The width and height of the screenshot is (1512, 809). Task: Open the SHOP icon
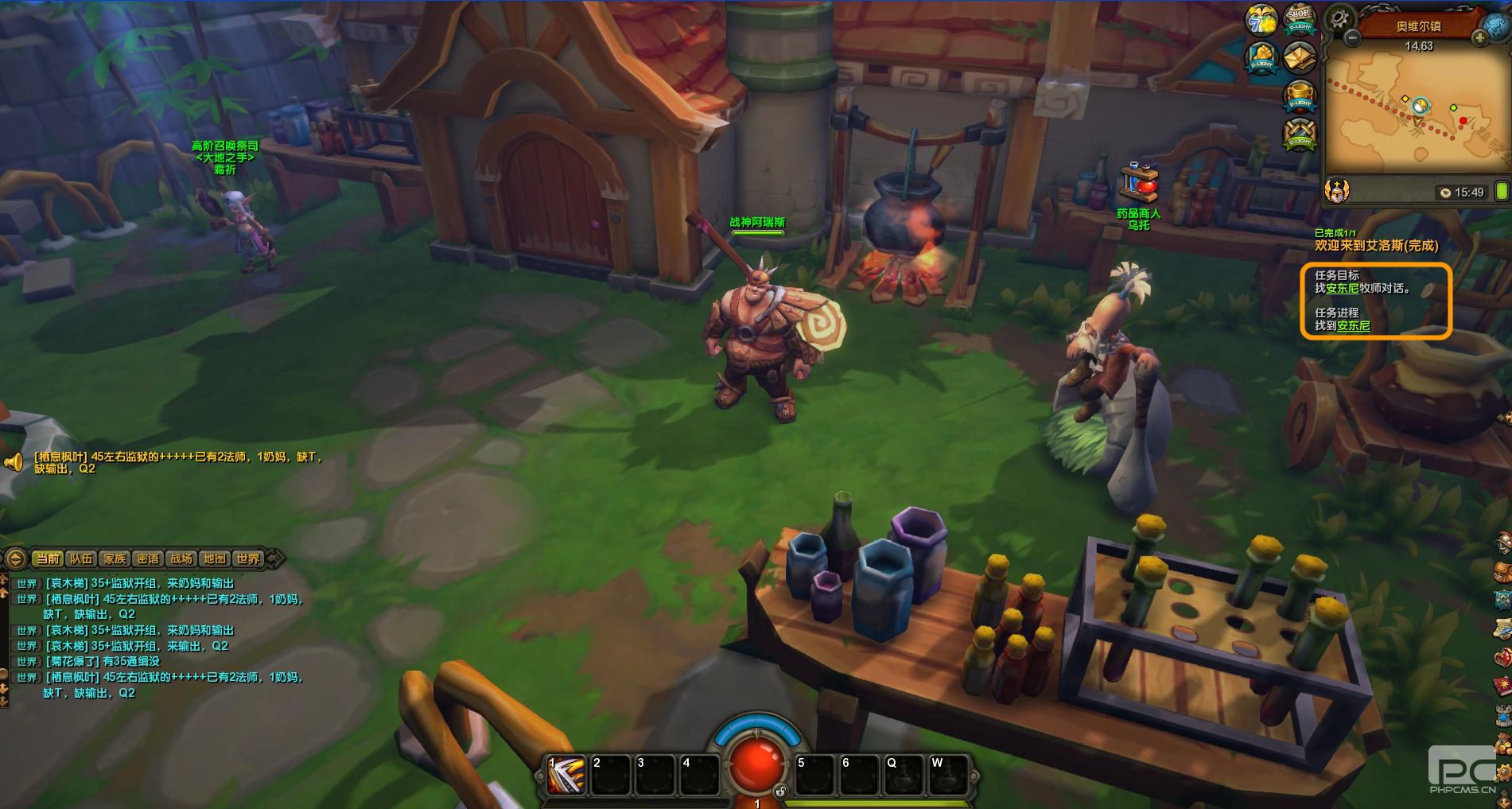1299,19
